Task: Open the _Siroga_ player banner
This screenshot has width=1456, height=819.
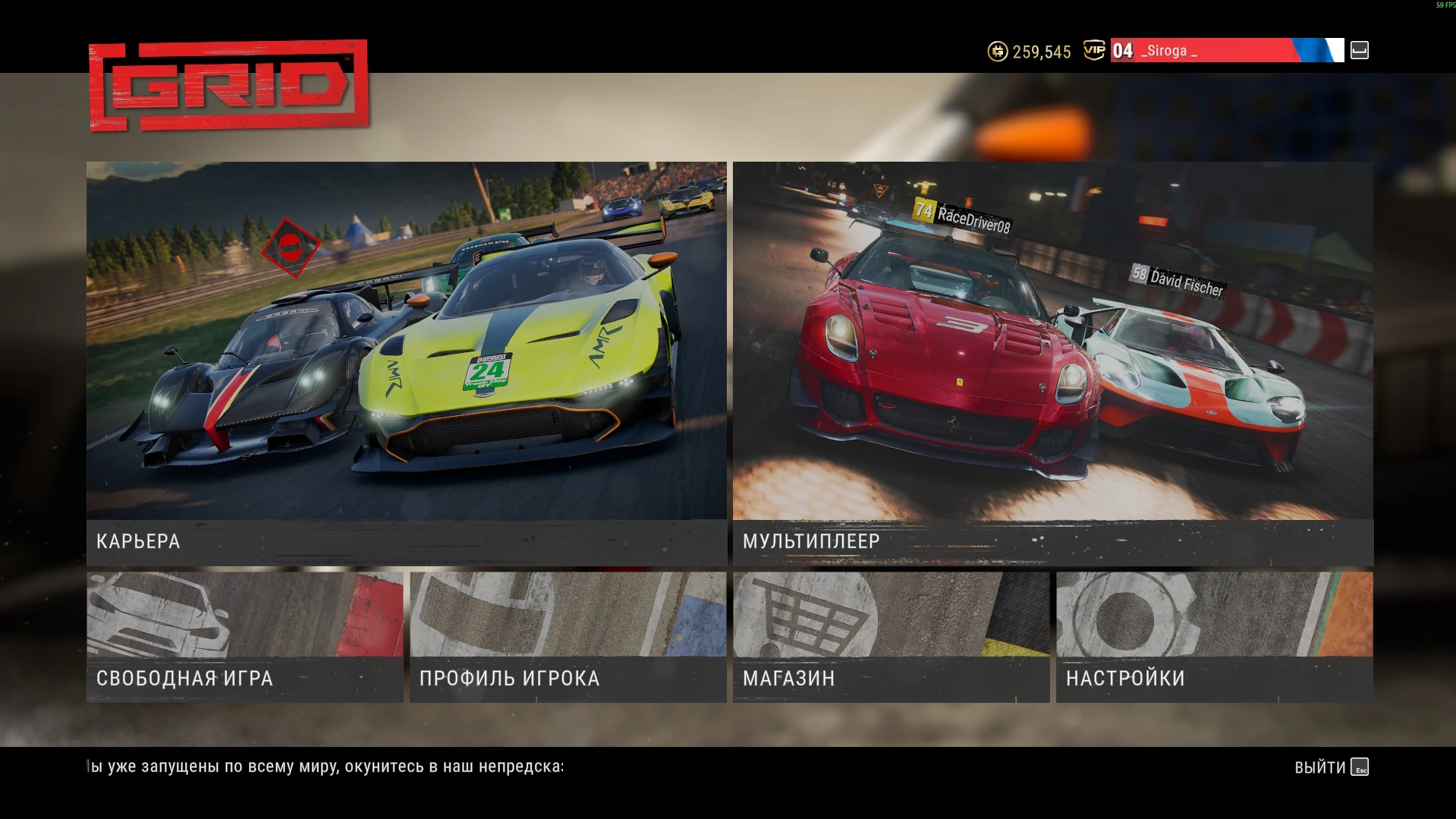Action: tap(1226, 51)
